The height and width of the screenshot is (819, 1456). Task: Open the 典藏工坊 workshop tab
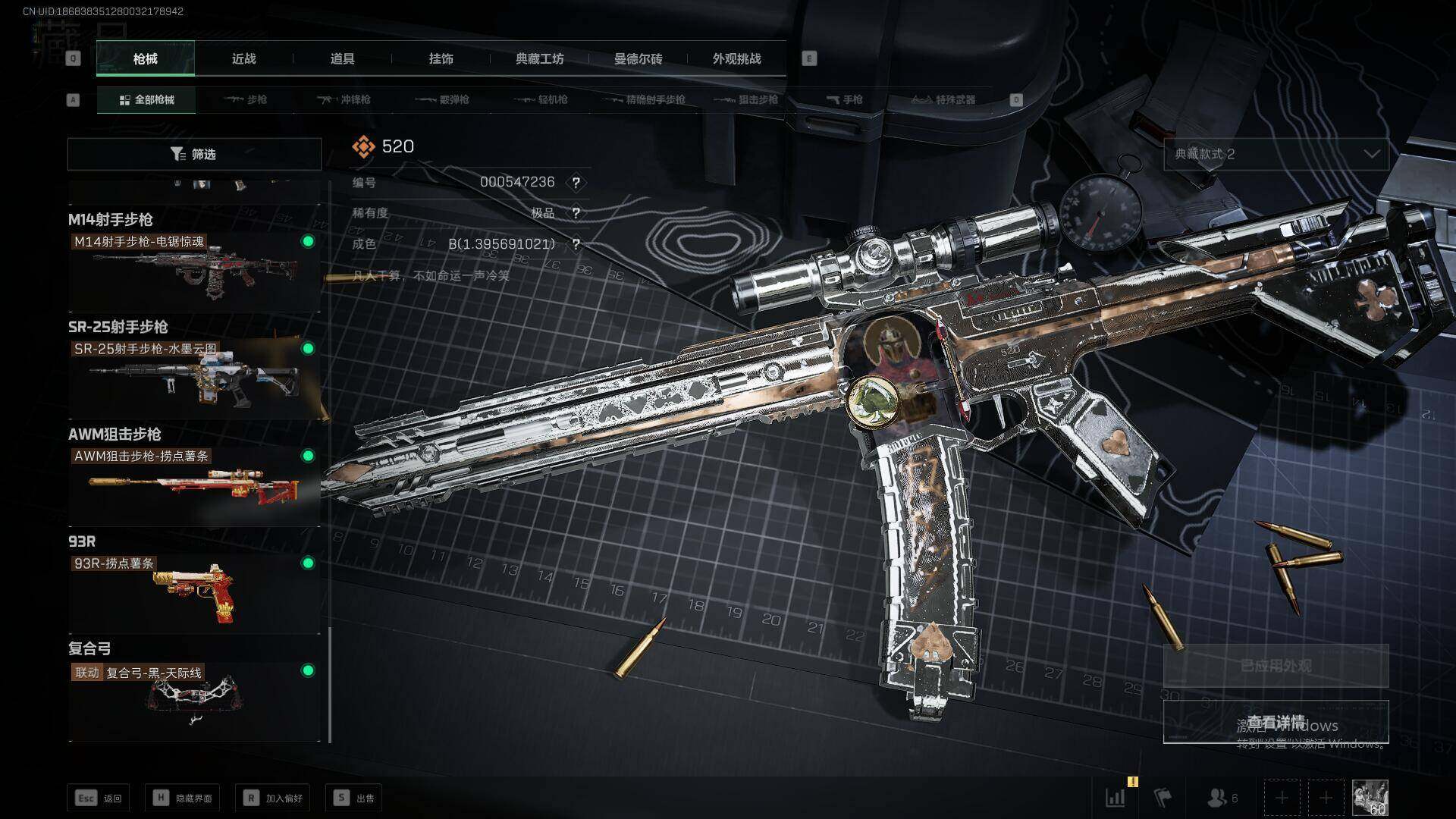[539, 59]
